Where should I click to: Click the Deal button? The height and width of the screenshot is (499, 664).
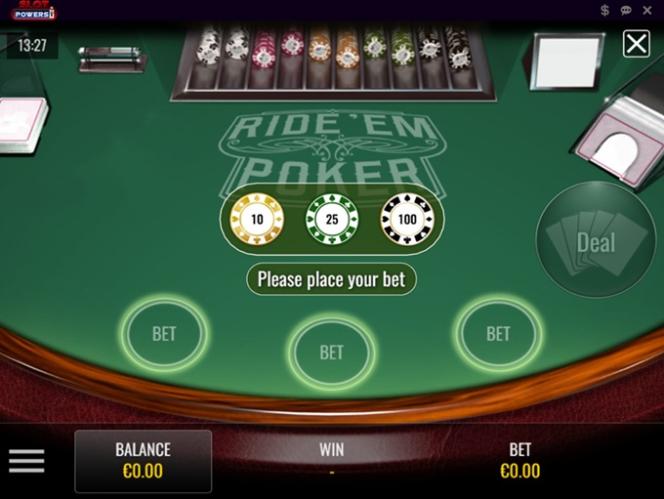tap(595, 240)
